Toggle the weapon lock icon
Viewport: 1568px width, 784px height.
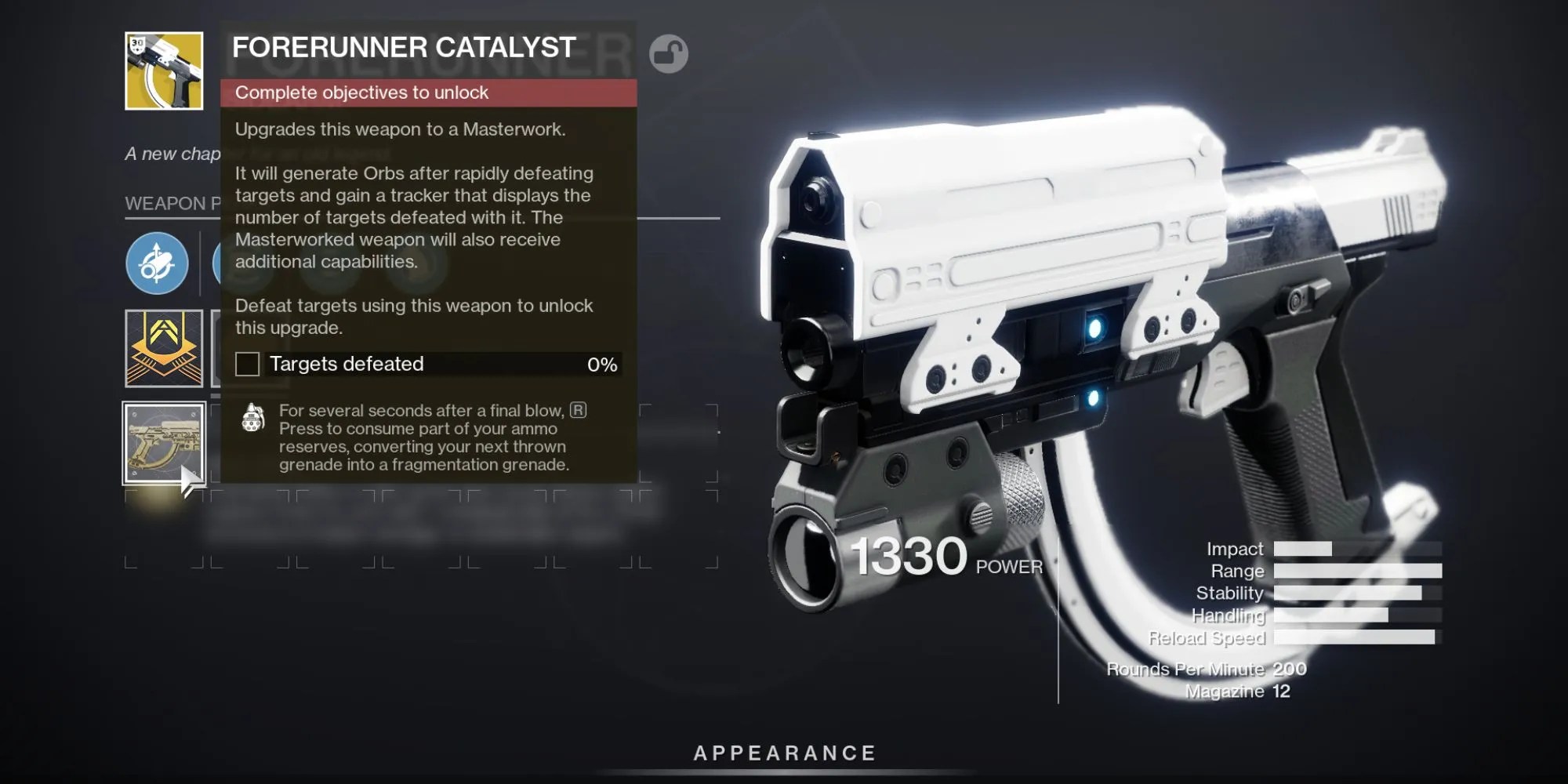point(668,54)
